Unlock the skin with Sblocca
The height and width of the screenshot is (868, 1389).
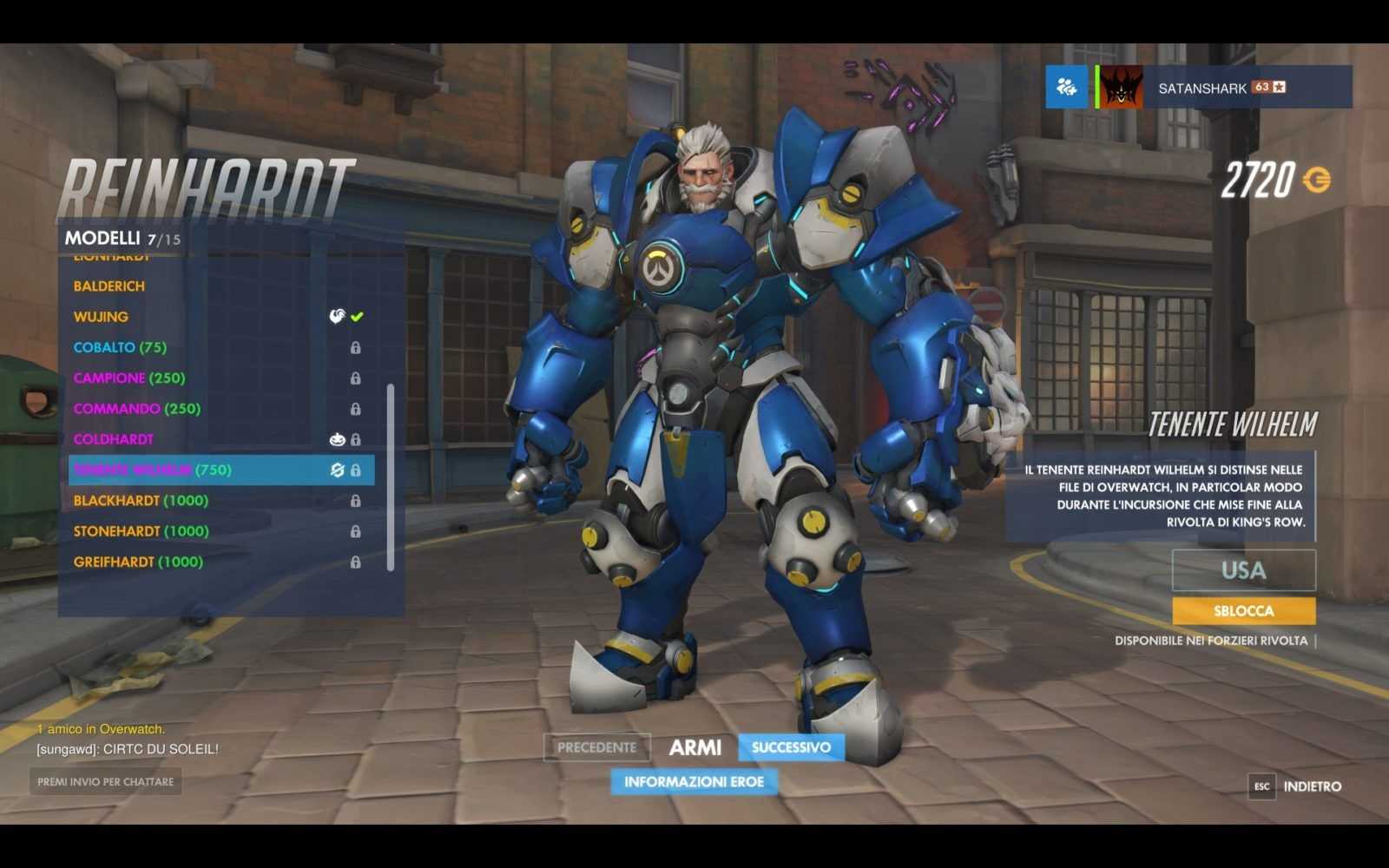[x=1243, y=611]
